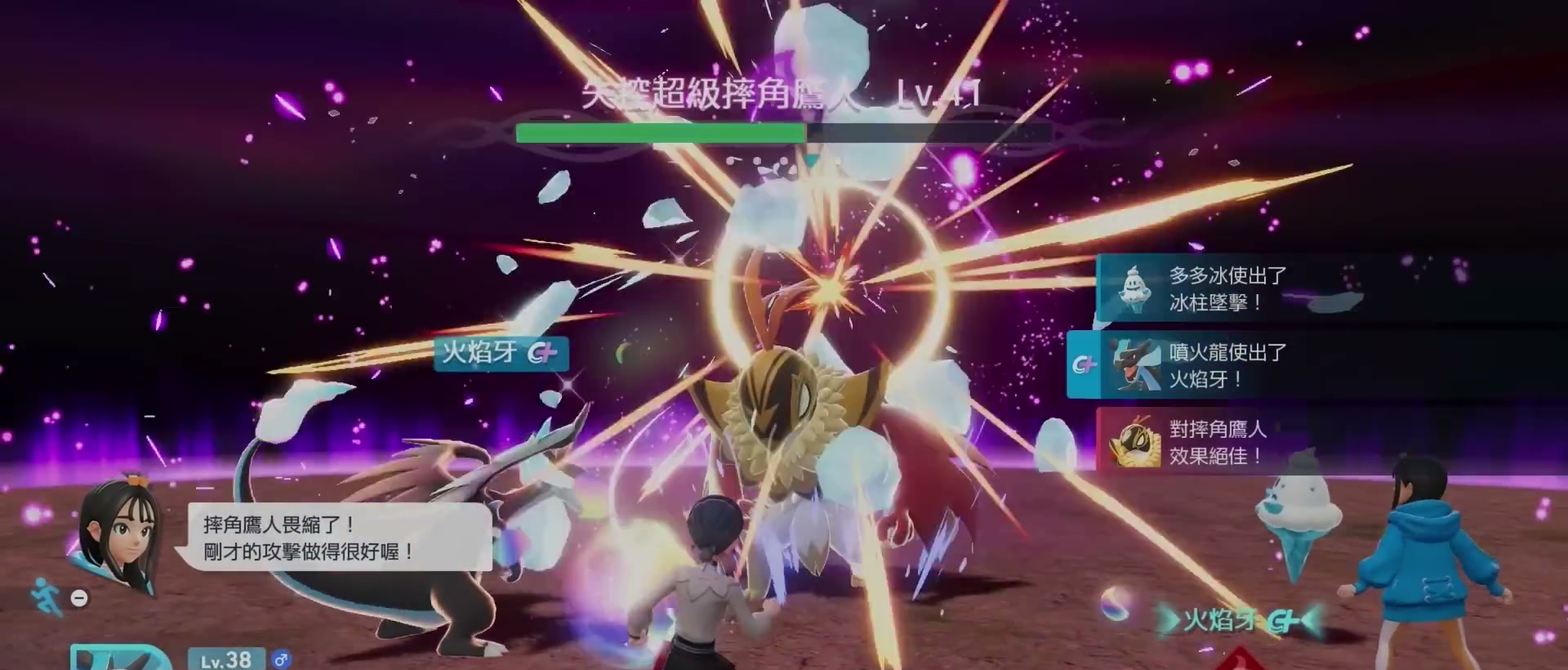Select the 多多冰 冰柱墜擊 battle log entry
Image resolution: width=1568 pixels, height=670 pixels.
1217,288
